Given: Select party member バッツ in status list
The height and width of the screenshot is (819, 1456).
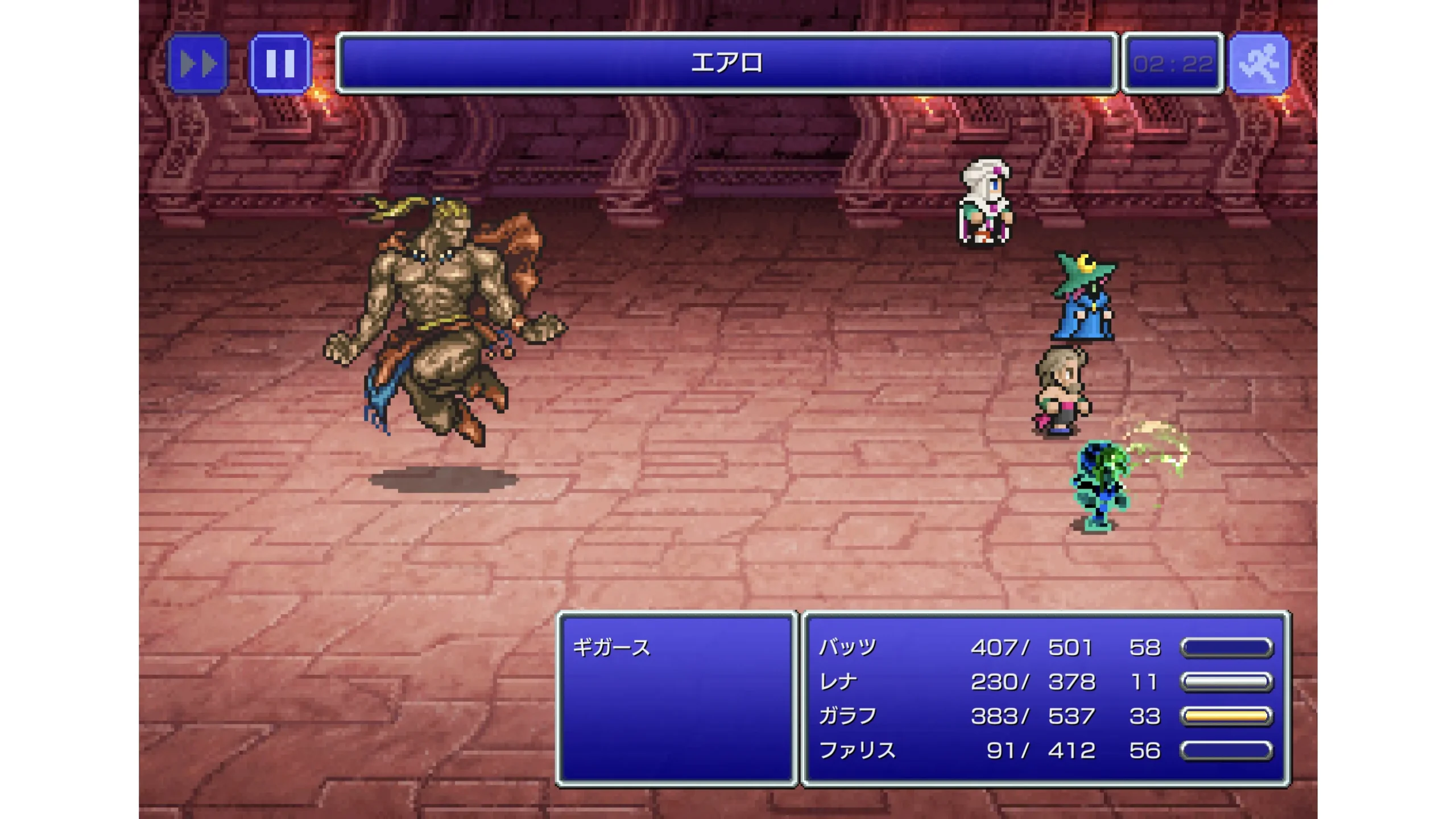Looking at the screenshot, I should point(847,647).
